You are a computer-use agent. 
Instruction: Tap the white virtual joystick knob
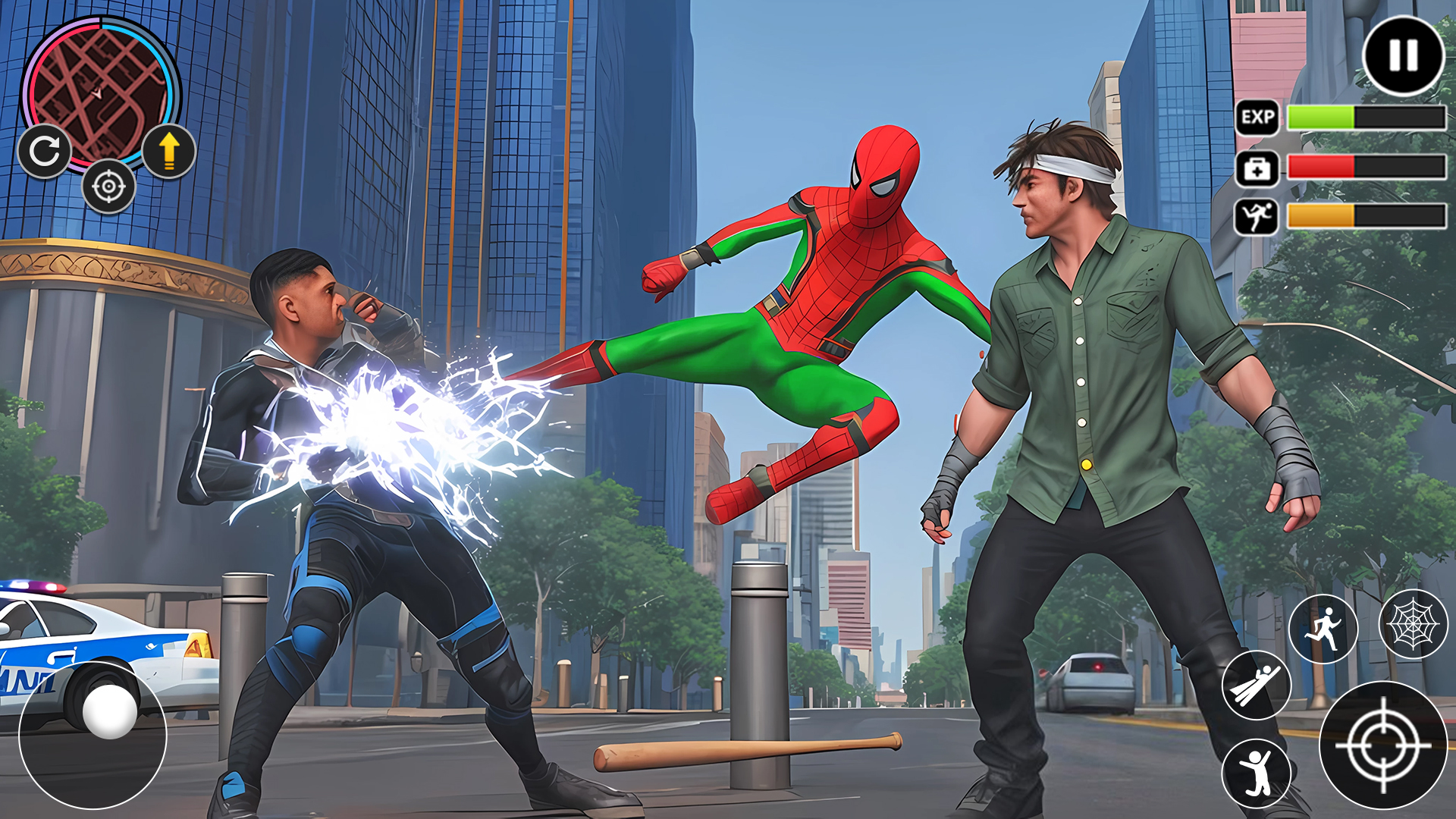tap(110, 711)
